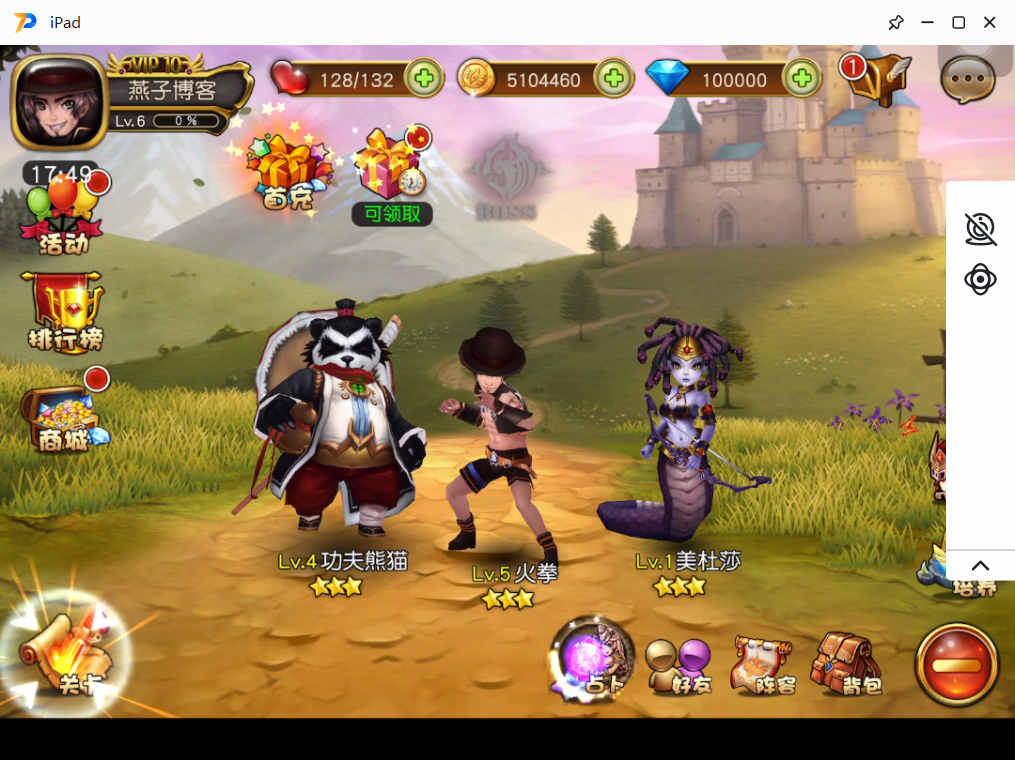Viewport: 1015px width, 760px height.
Task: Add diamonds using the plus button
Action: coord(801,78)
